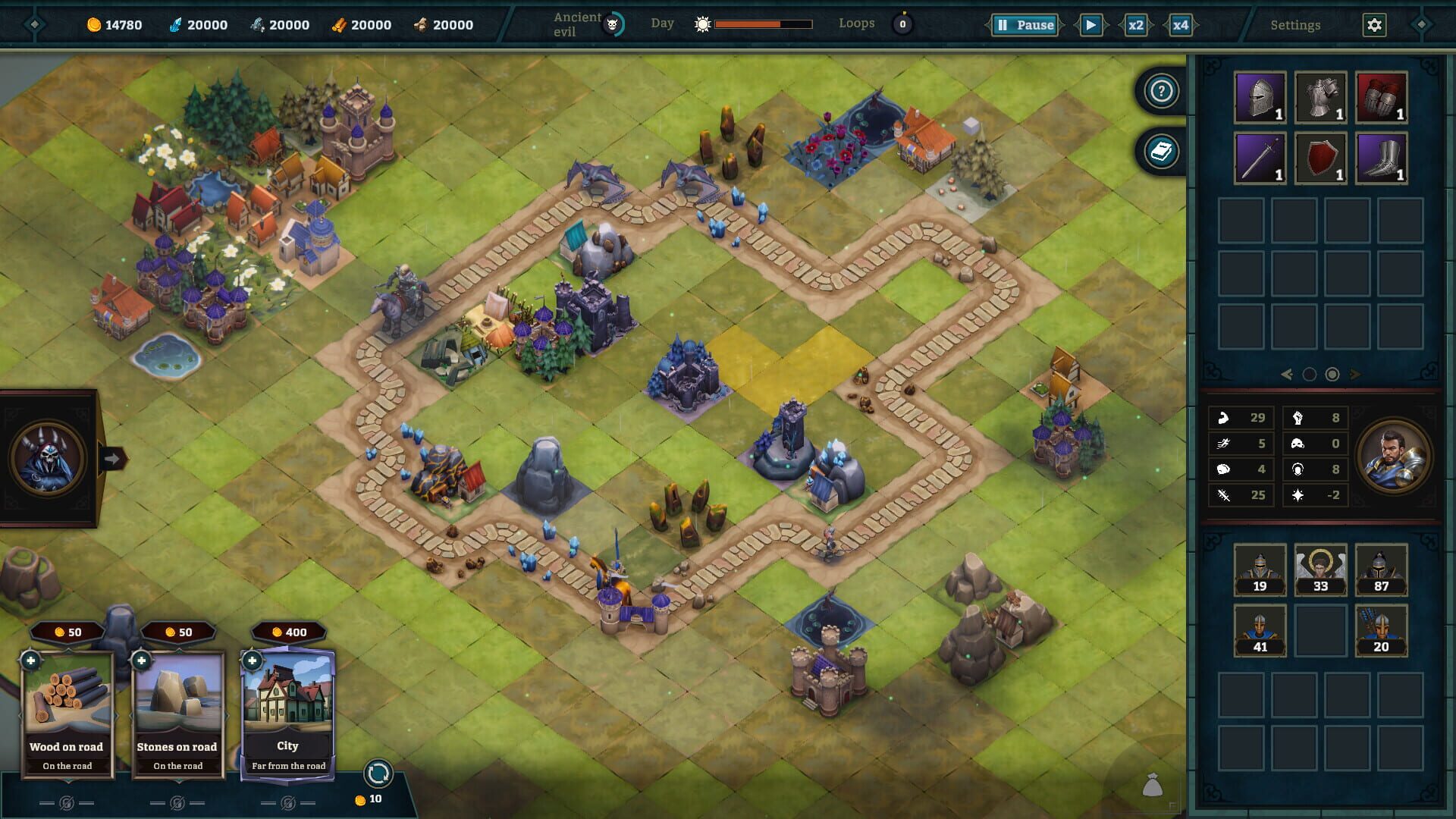Click the right chevron above the stats panel
Image resolution: width=1456 pixels, height=819 pixels.
point(1356,374)
